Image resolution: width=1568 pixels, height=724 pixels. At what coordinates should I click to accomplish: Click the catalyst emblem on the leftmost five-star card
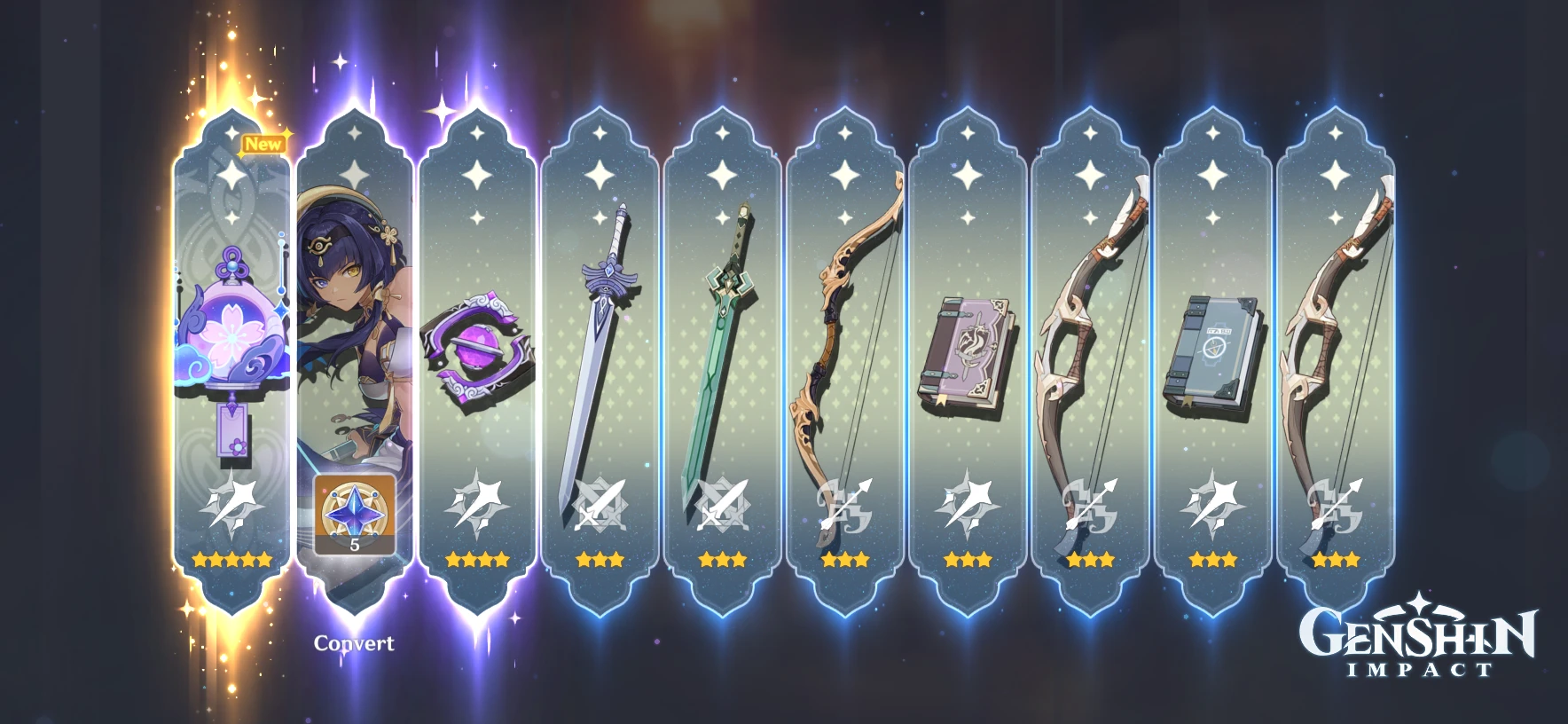[x=232, y=502]
